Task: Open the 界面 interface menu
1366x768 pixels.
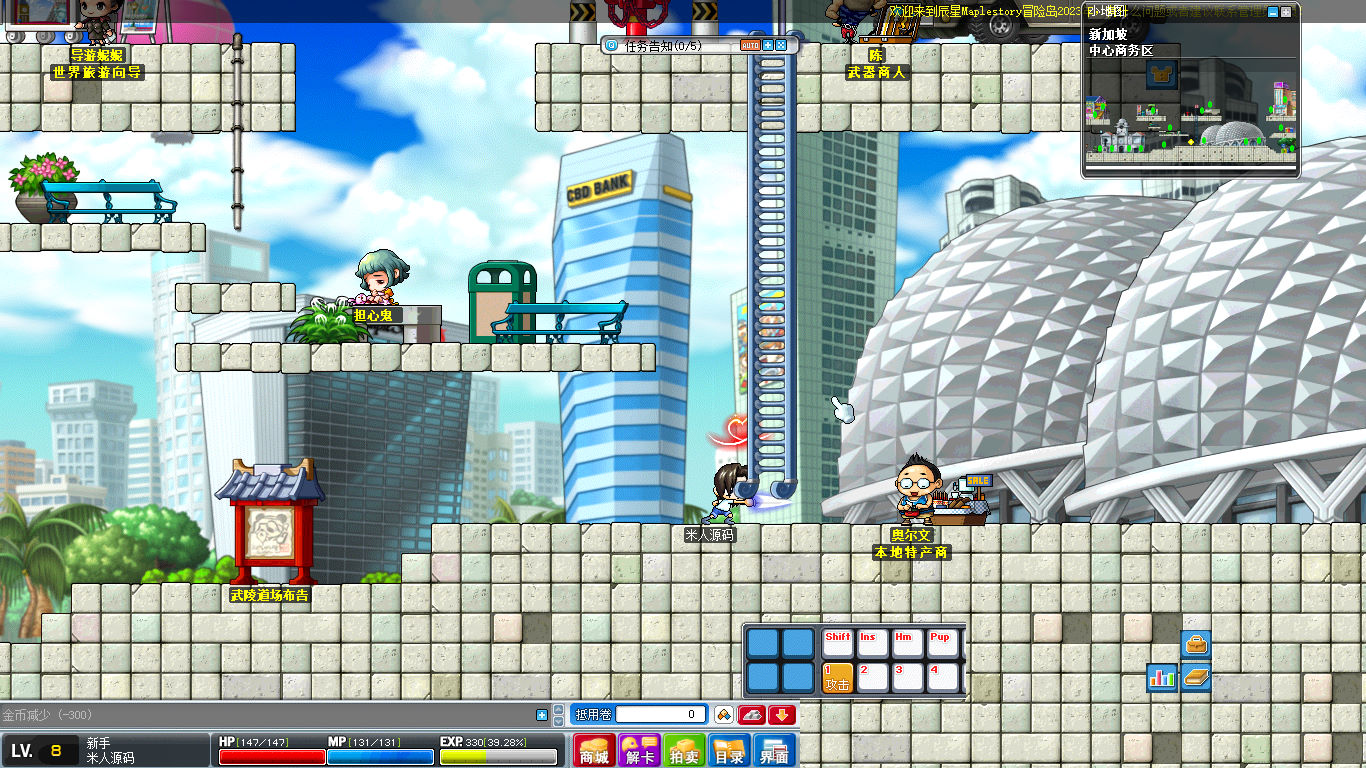Action: click(774, 751)
